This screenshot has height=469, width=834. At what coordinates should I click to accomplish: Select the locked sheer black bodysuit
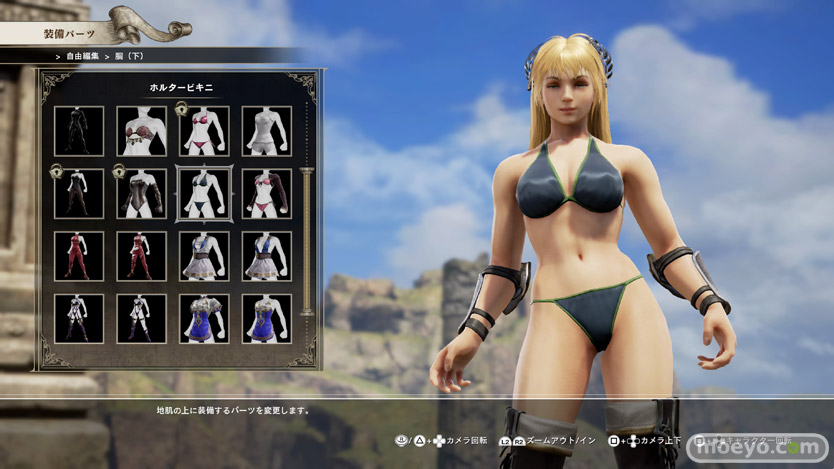click(x=78, y=194)
